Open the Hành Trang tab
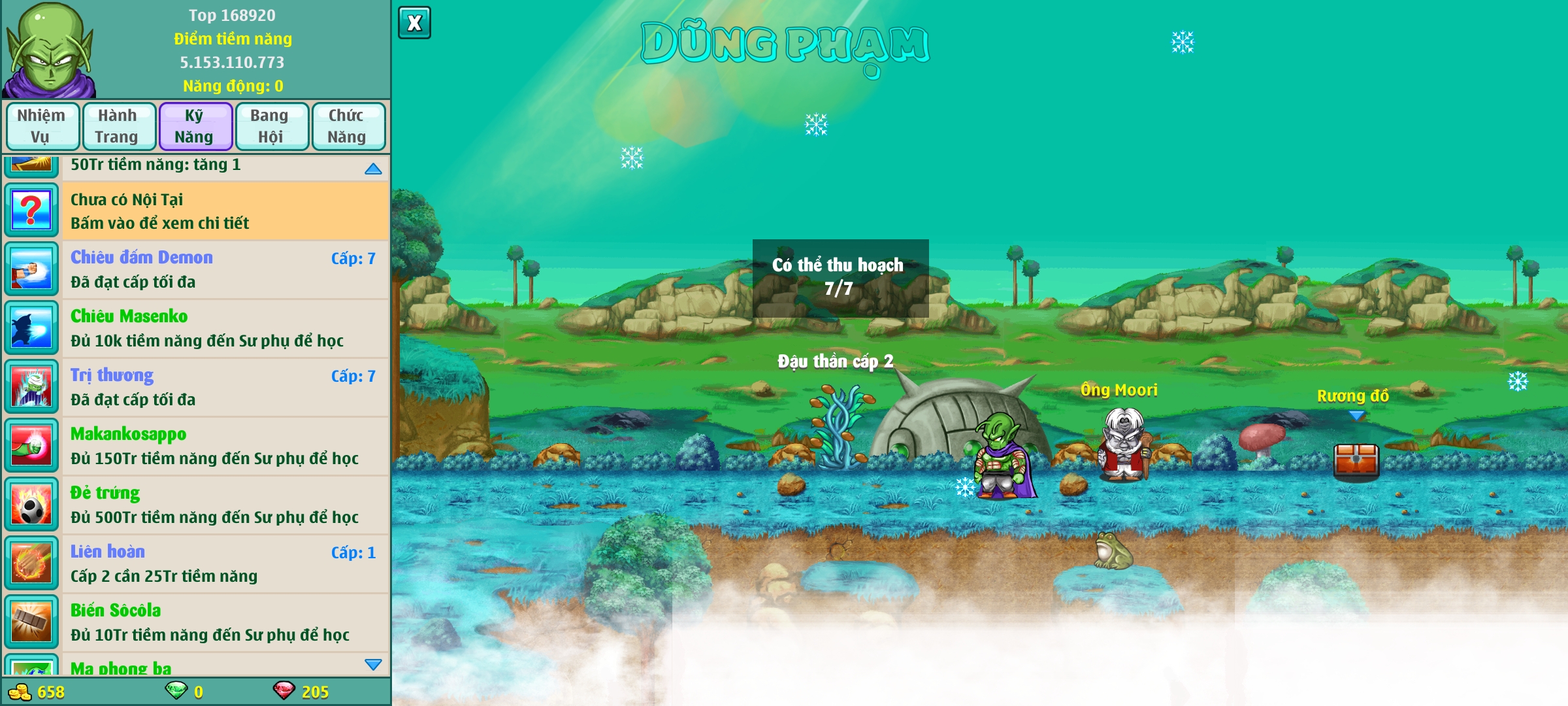This screenshot has width=1568, height=706. pyautogui.click(x=118, y=126)
